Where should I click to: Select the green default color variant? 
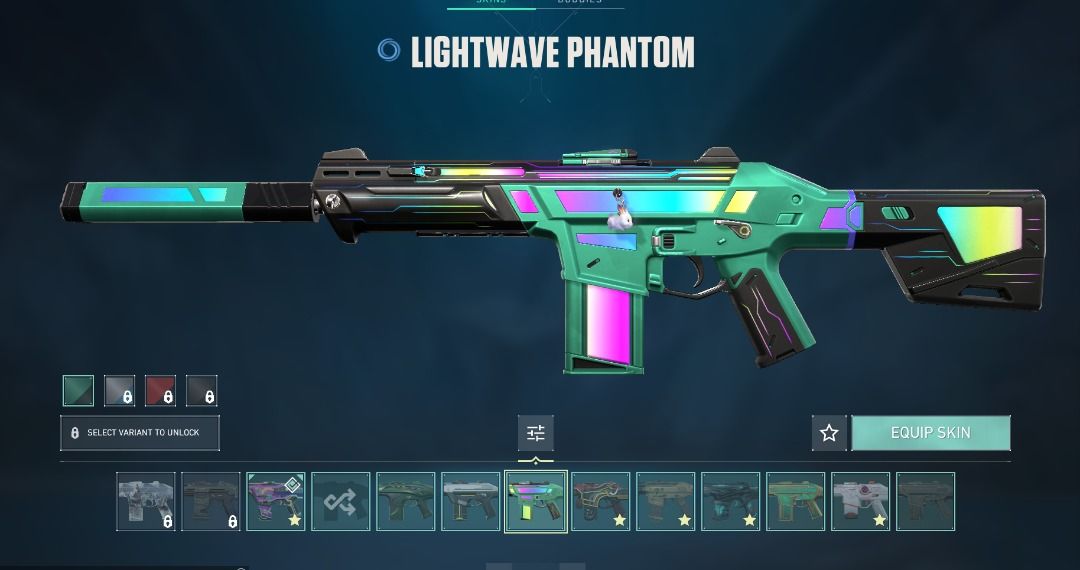point(78,391)
